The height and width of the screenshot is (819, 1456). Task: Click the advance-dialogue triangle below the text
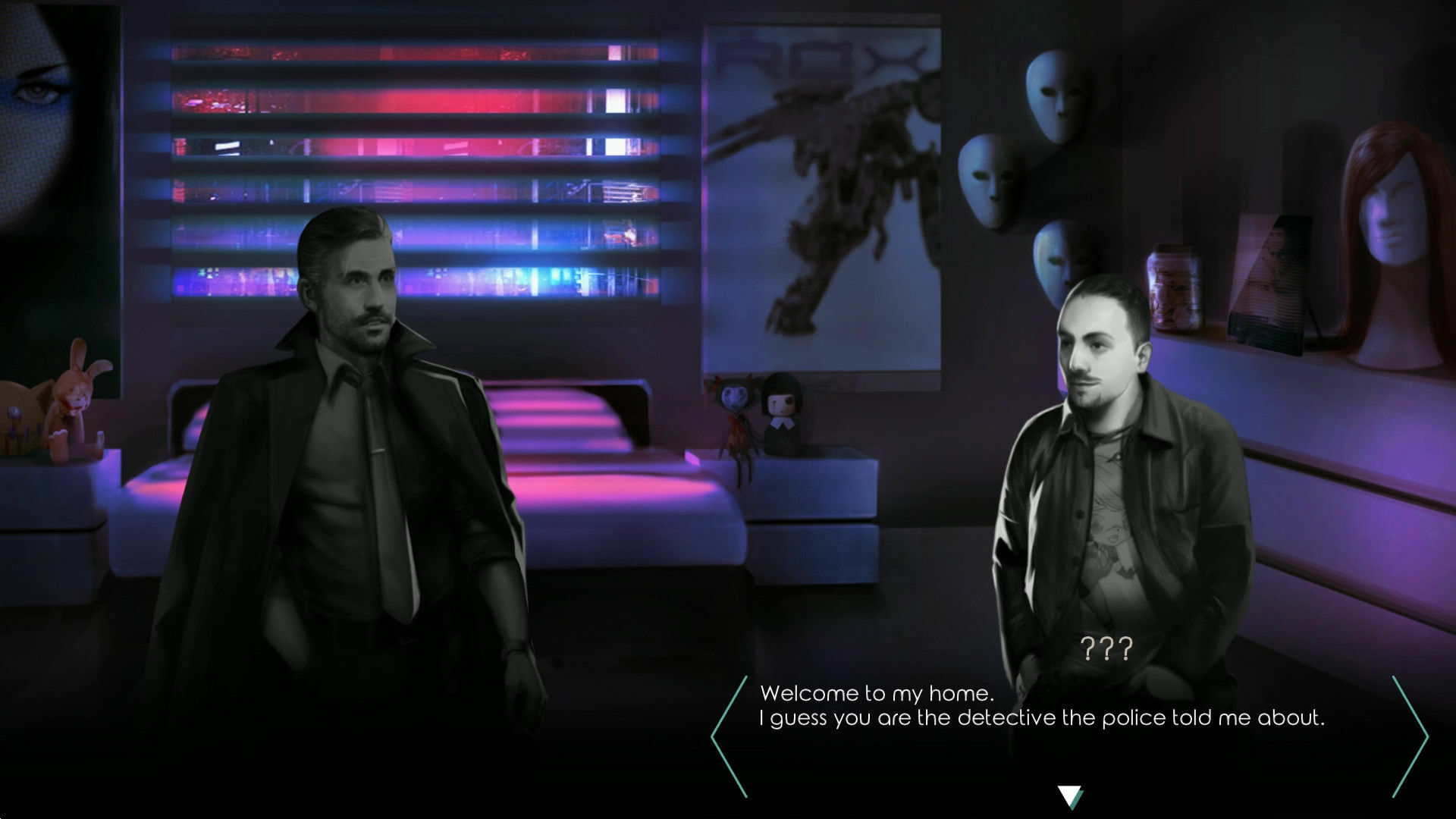click(x=1071, y=794)
